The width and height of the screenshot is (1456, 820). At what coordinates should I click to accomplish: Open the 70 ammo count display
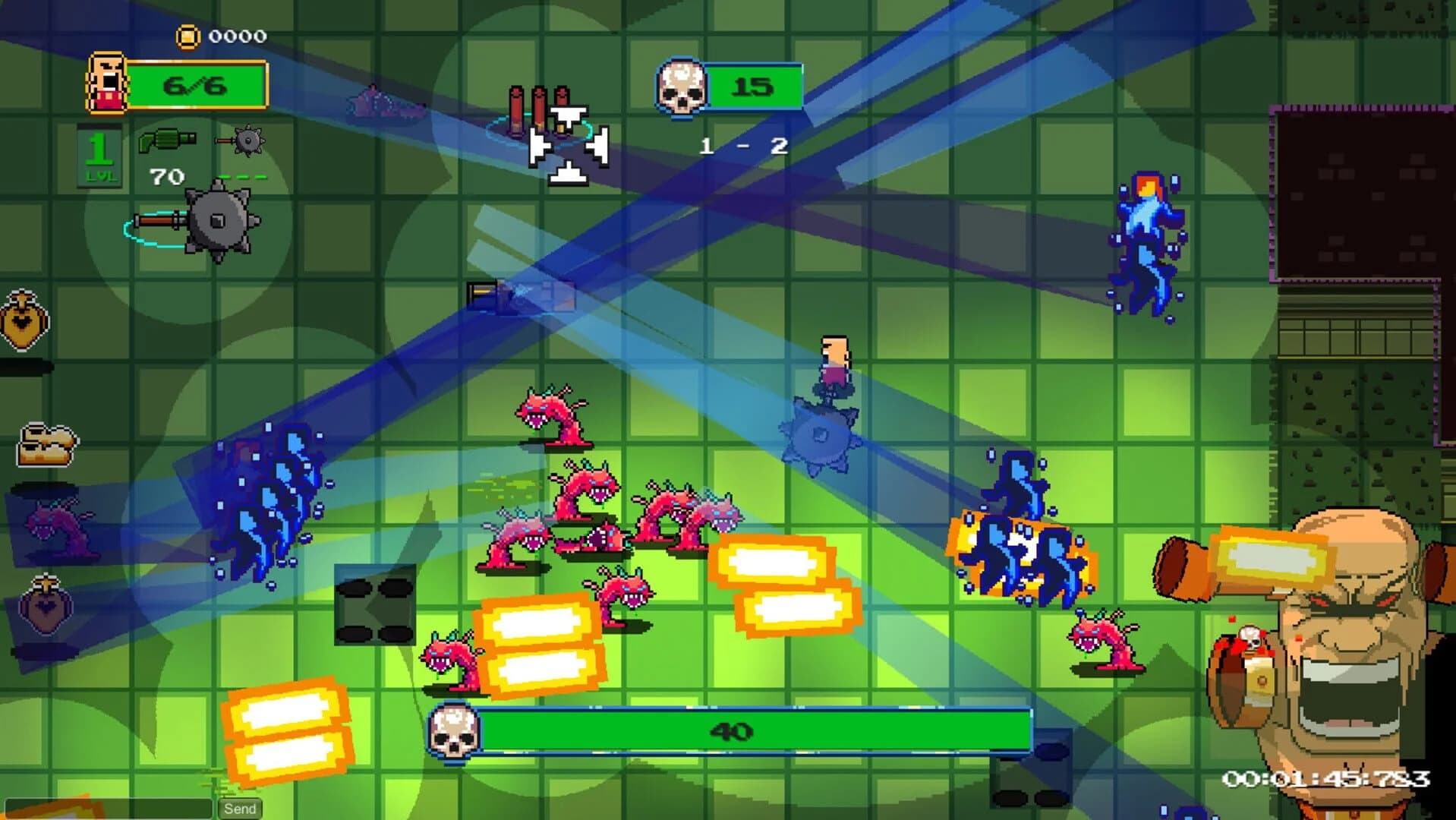click(169, 176)
